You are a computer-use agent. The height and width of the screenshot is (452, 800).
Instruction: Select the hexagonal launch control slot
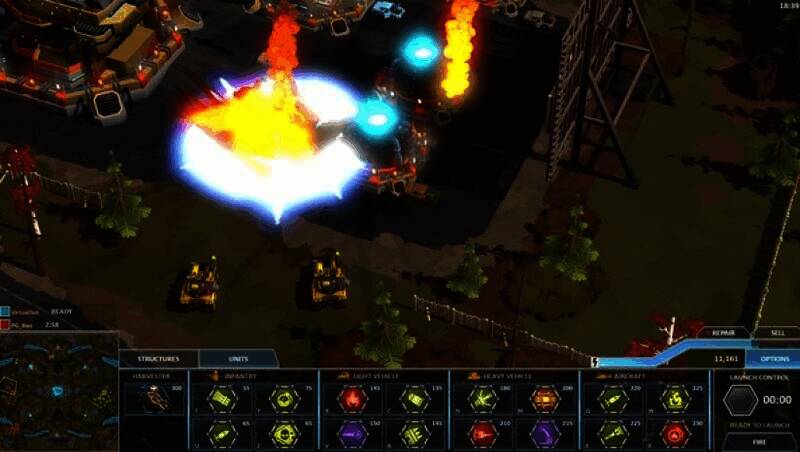741,400
